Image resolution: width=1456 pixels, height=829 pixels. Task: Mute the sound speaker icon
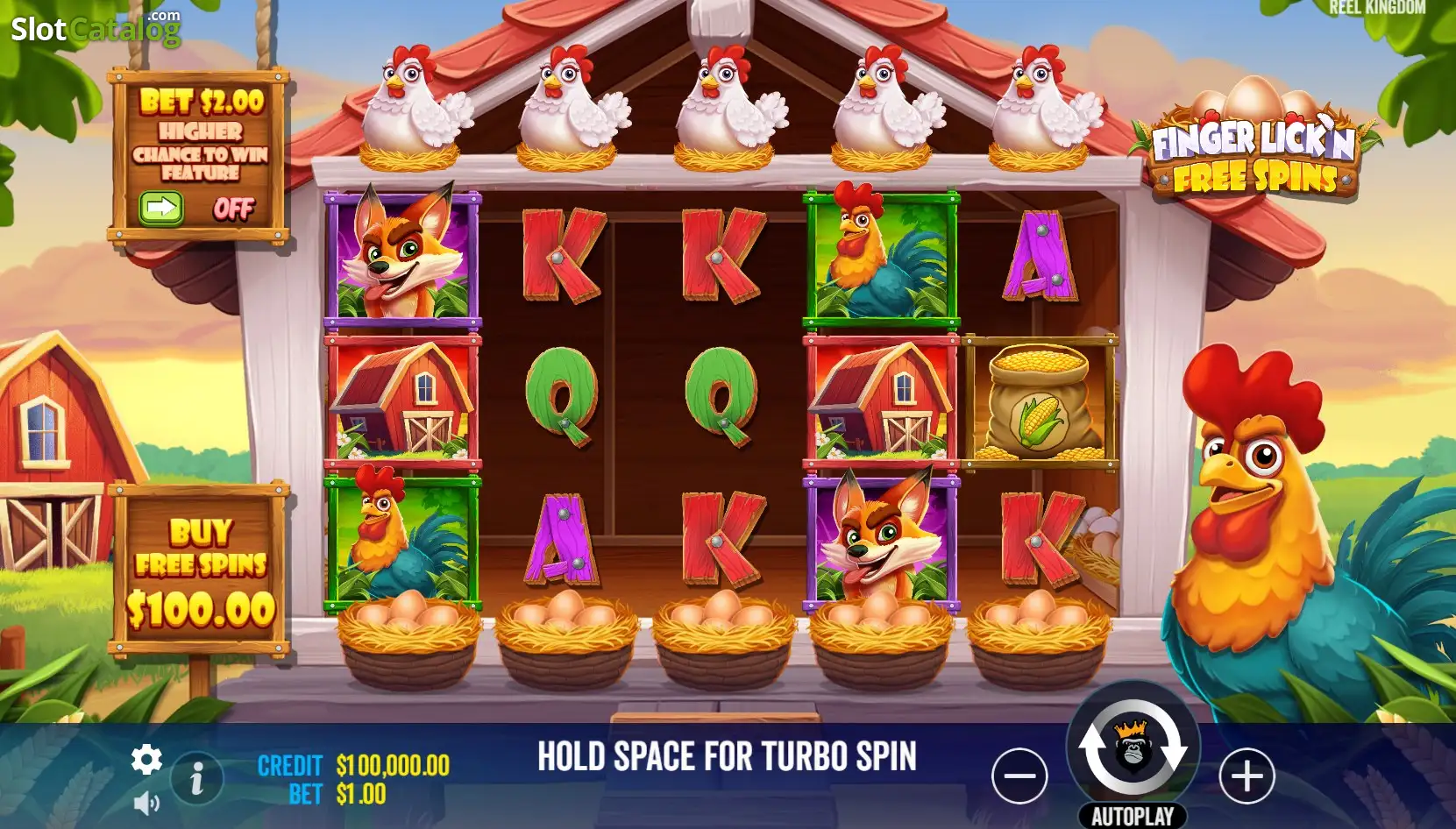coord(146,803)
